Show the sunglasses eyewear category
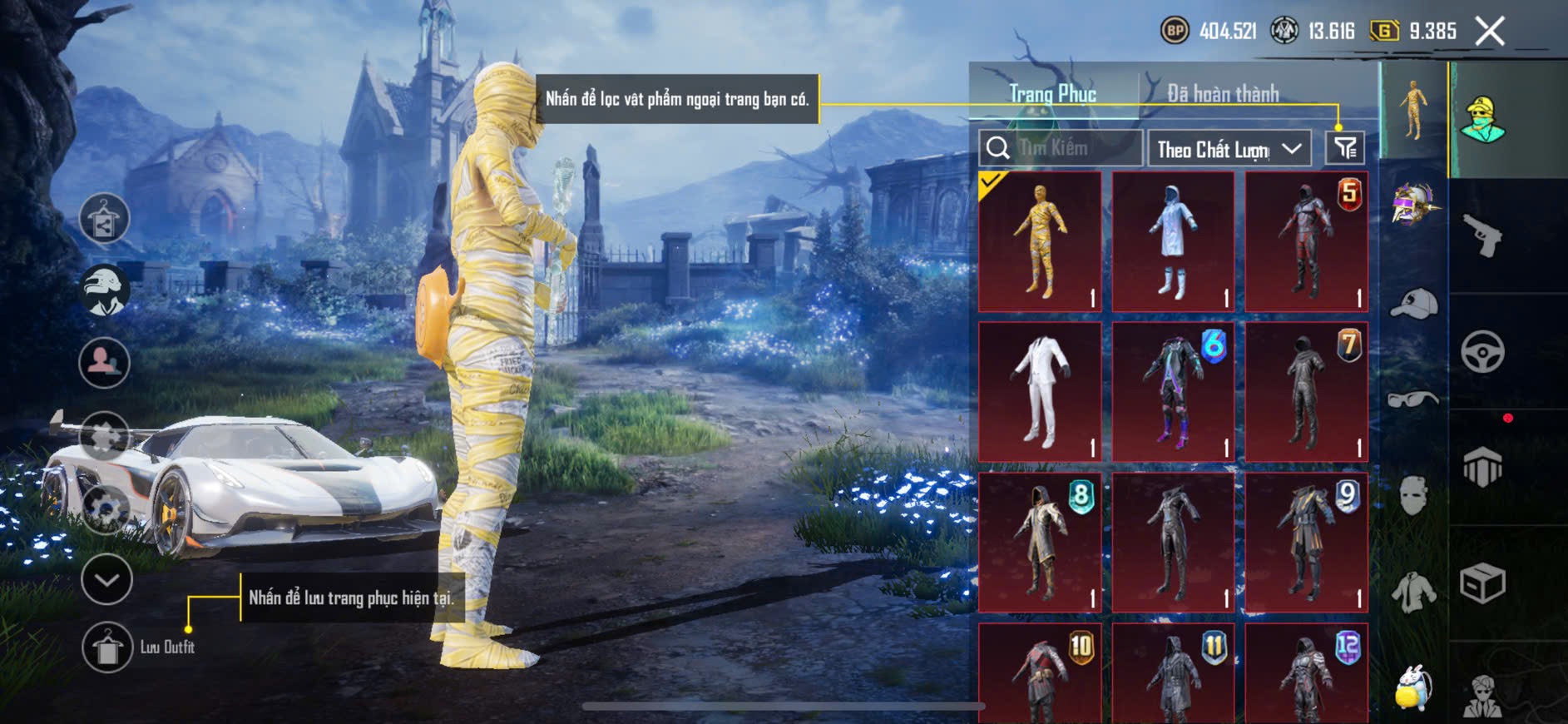 1413,399
